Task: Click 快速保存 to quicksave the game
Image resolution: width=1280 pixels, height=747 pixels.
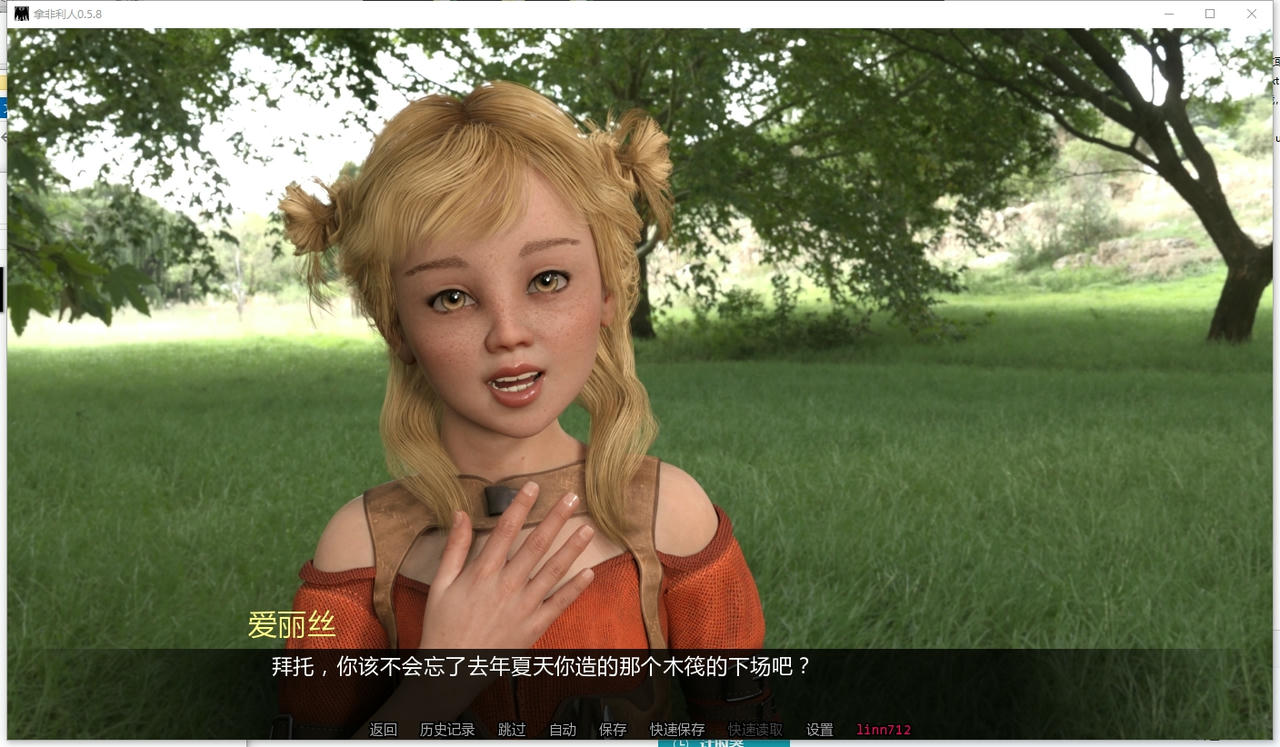Action: tap(677, 729)
